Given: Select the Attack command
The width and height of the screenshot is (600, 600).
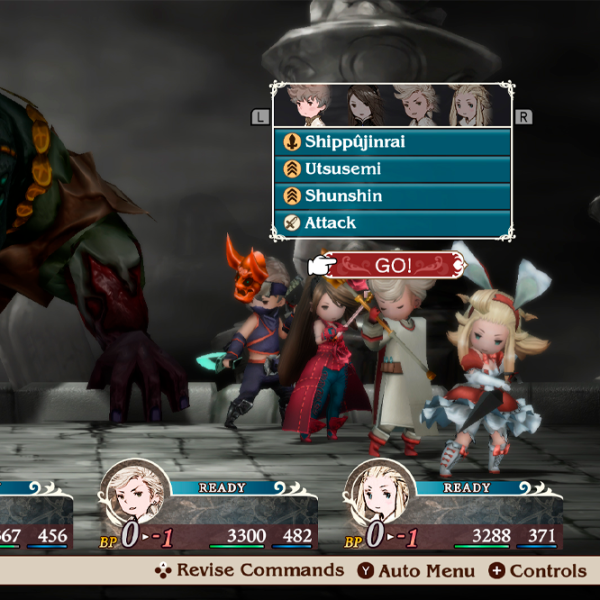Looking at the screenshot, I should point(392,223).
